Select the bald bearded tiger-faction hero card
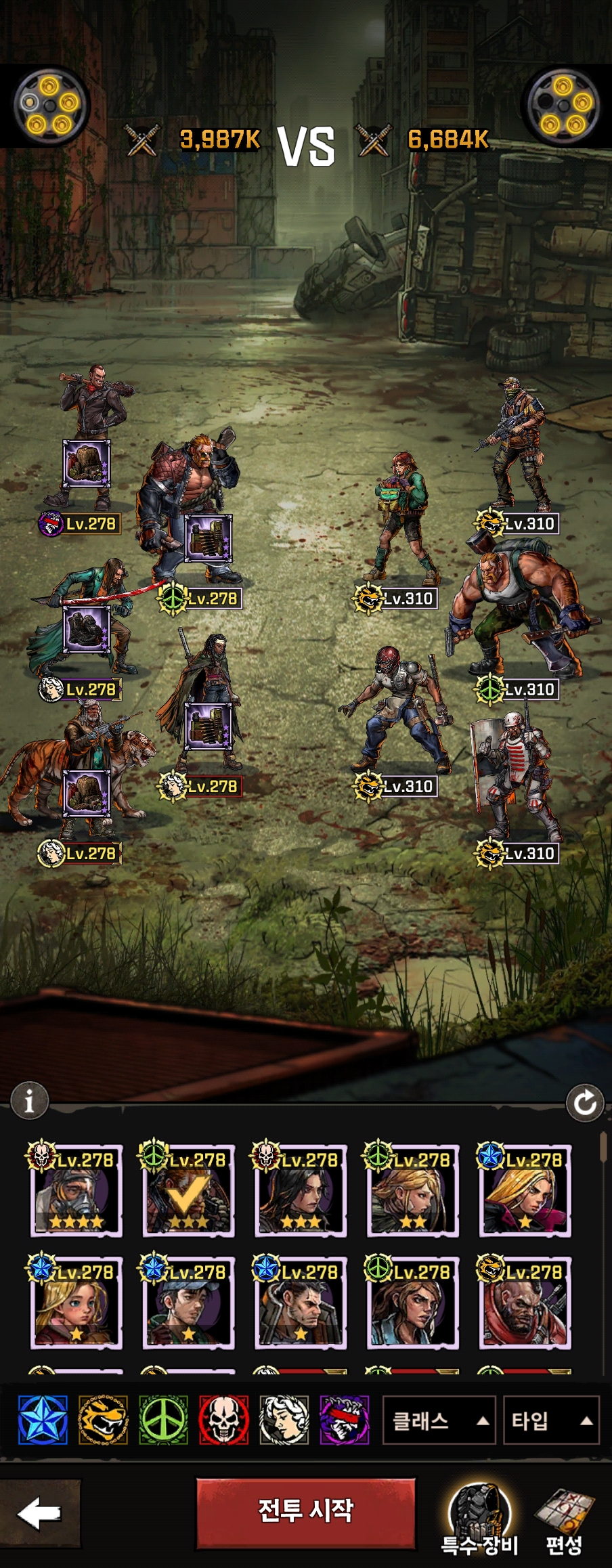Image resolution: width=612 pixels, height=1568 pixels. (526, 1303)
